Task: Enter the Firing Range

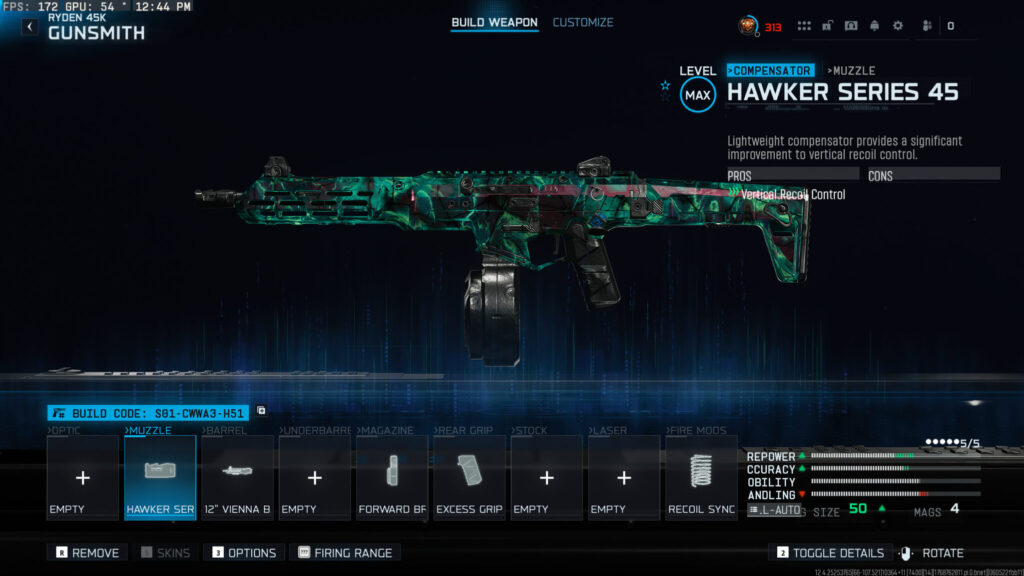Action: (345, 552)
